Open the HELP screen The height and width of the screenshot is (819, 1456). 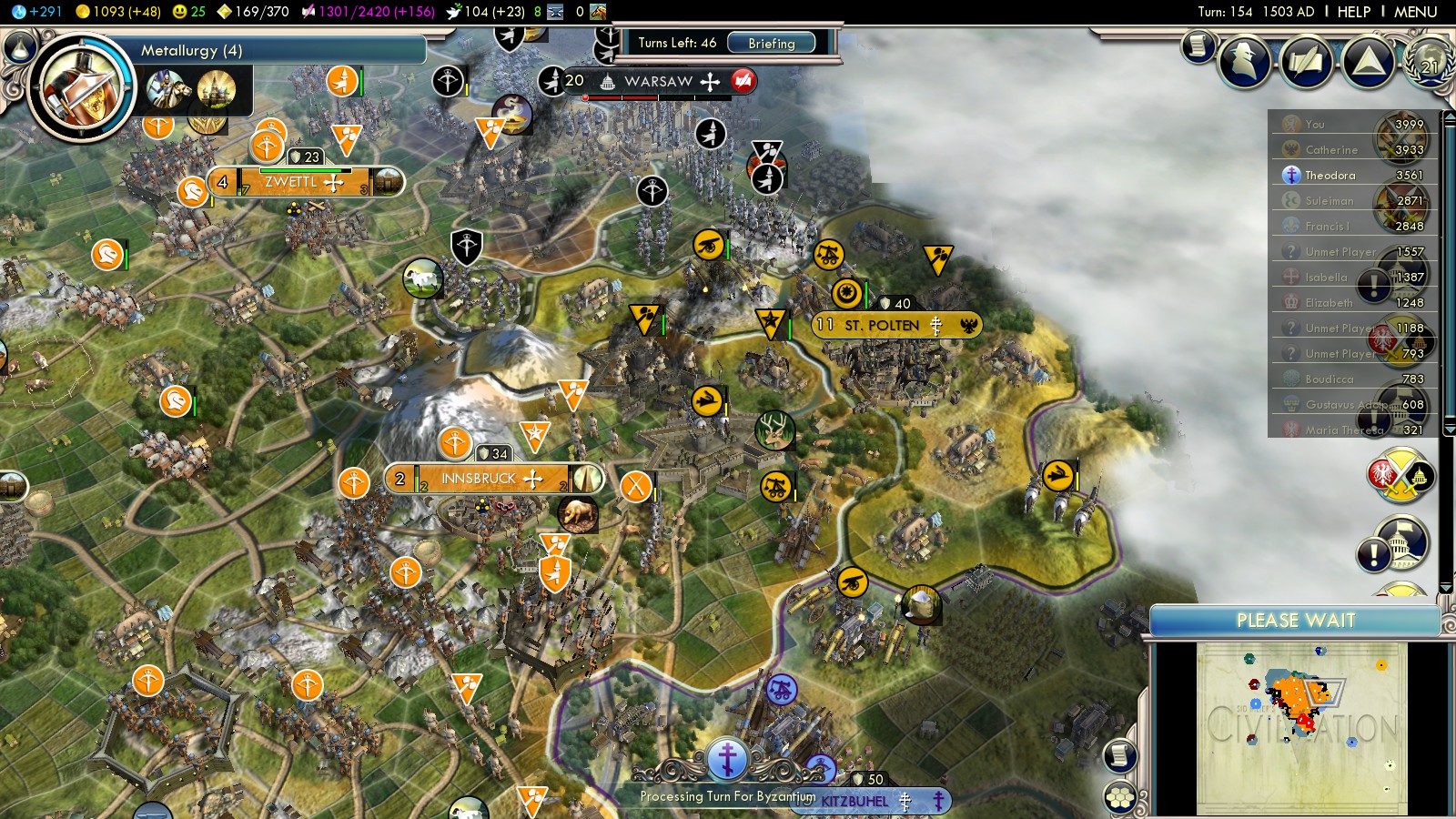point(1353,12)
